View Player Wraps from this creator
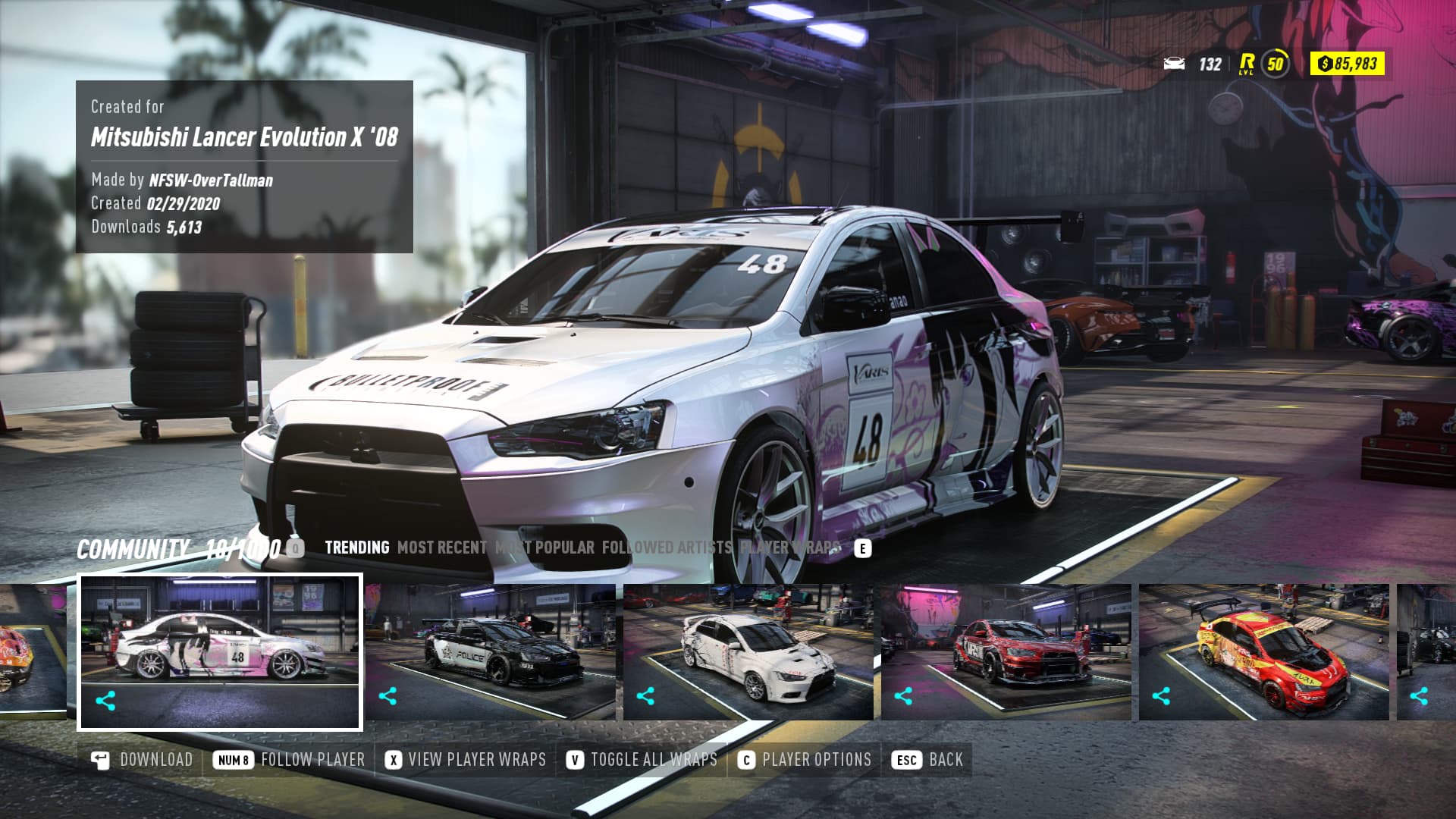This screenshot has width=1456, height=819. 466,760
